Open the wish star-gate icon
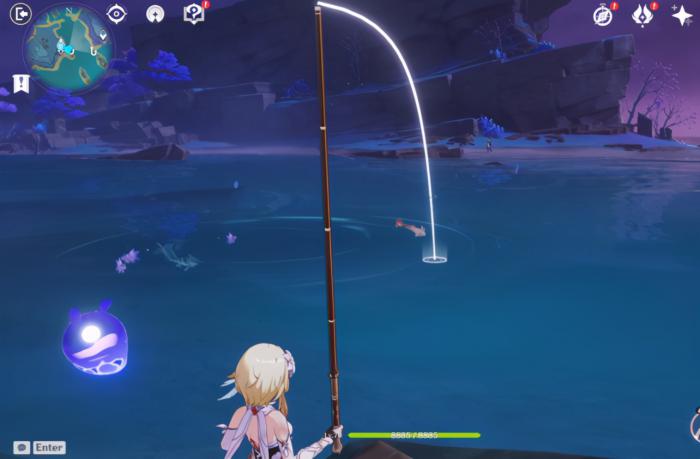The image size is (700, 459). 155,13
